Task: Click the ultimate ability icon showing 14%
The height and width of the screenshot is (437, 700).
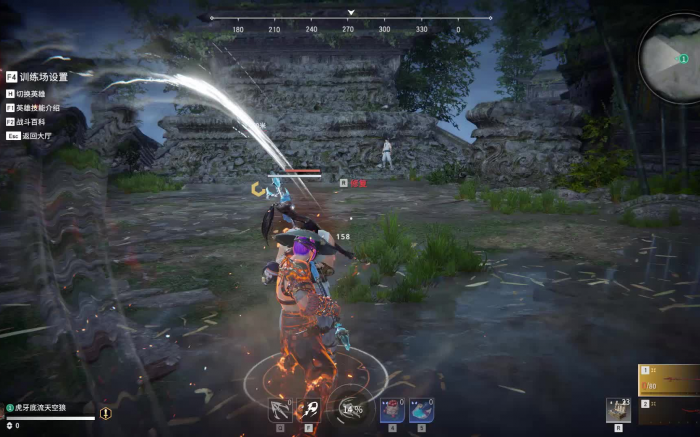Action: (351, 408)
